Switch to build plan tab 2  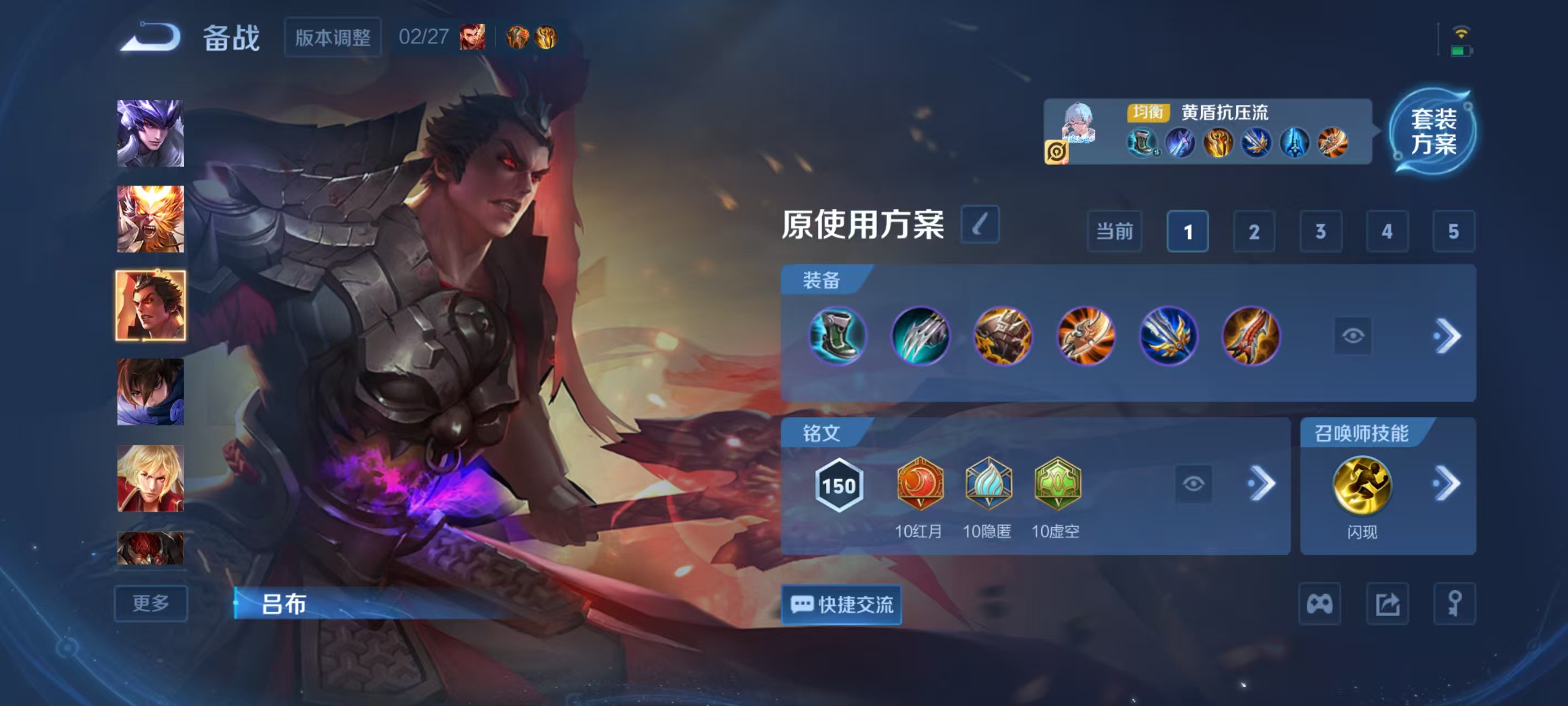click(1254, 232)
